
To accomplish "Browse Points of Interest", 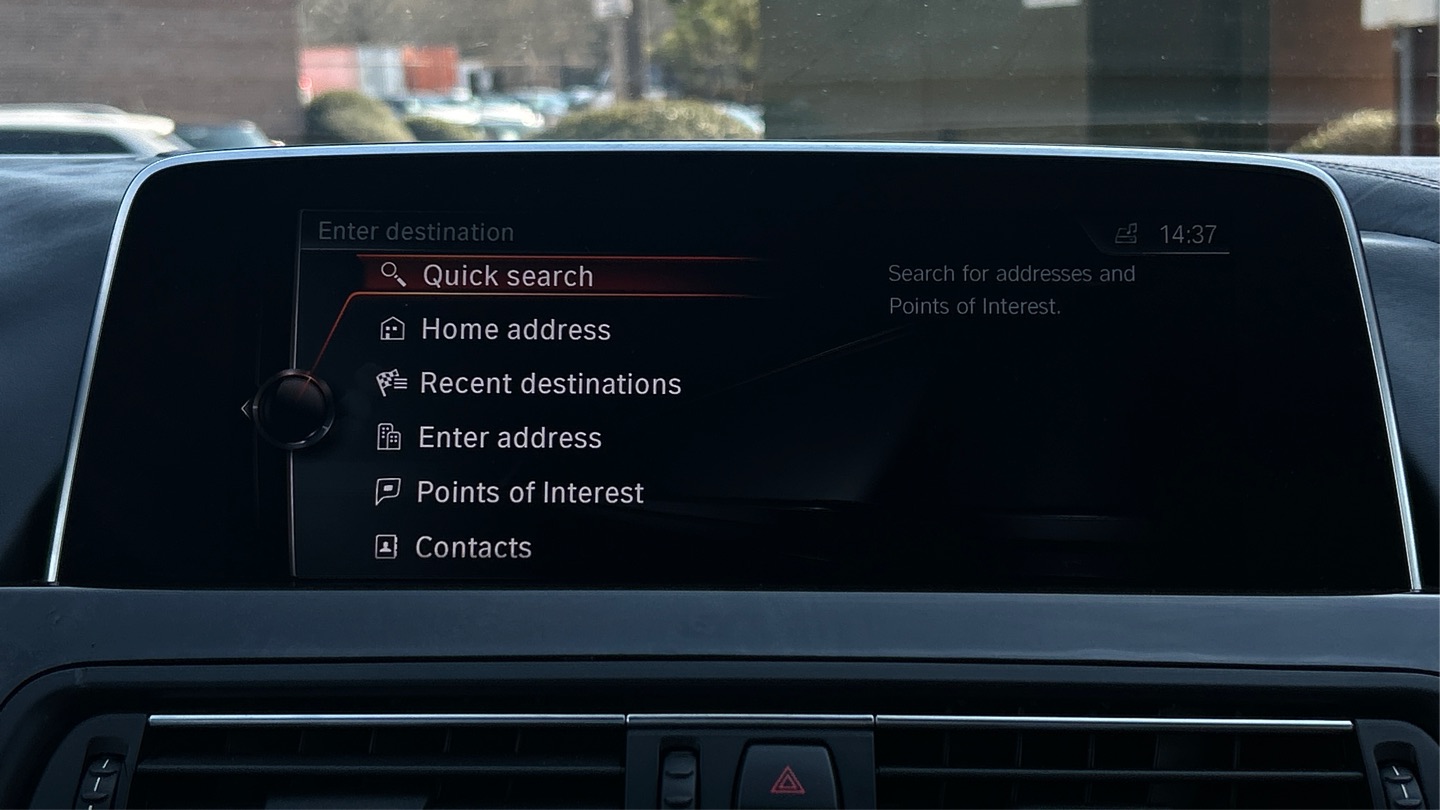I will click(529, 493).
